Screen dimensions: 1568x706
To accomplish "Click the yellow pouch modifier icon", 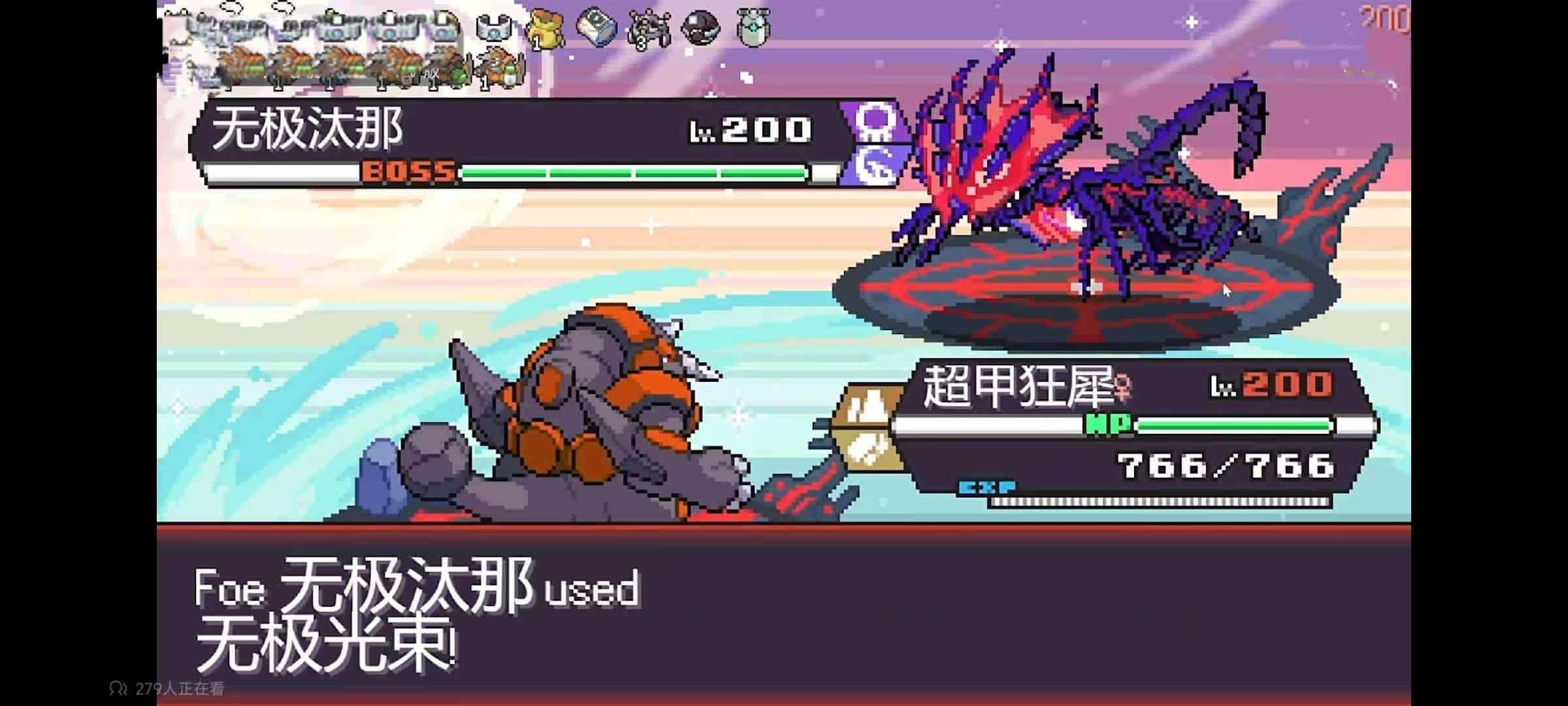I will (x=545, y=29).
